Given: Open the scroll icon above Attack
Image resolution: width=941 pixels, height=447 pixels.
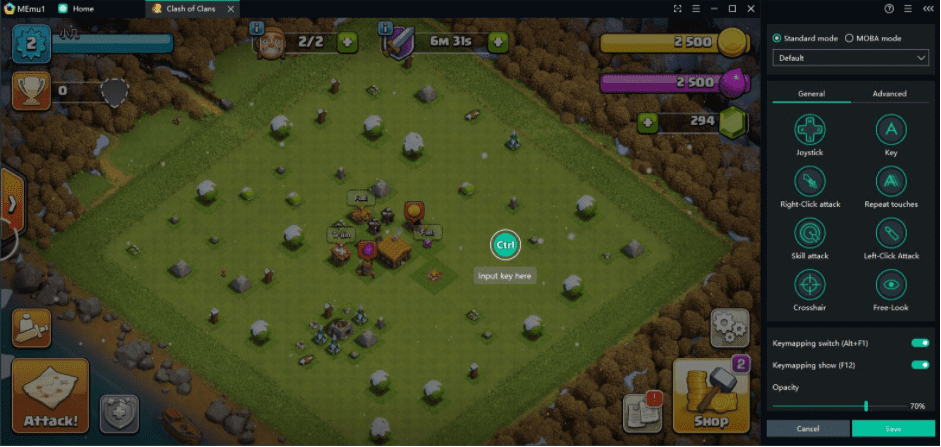Looking at the screenshot, I should tap(31, 327).
